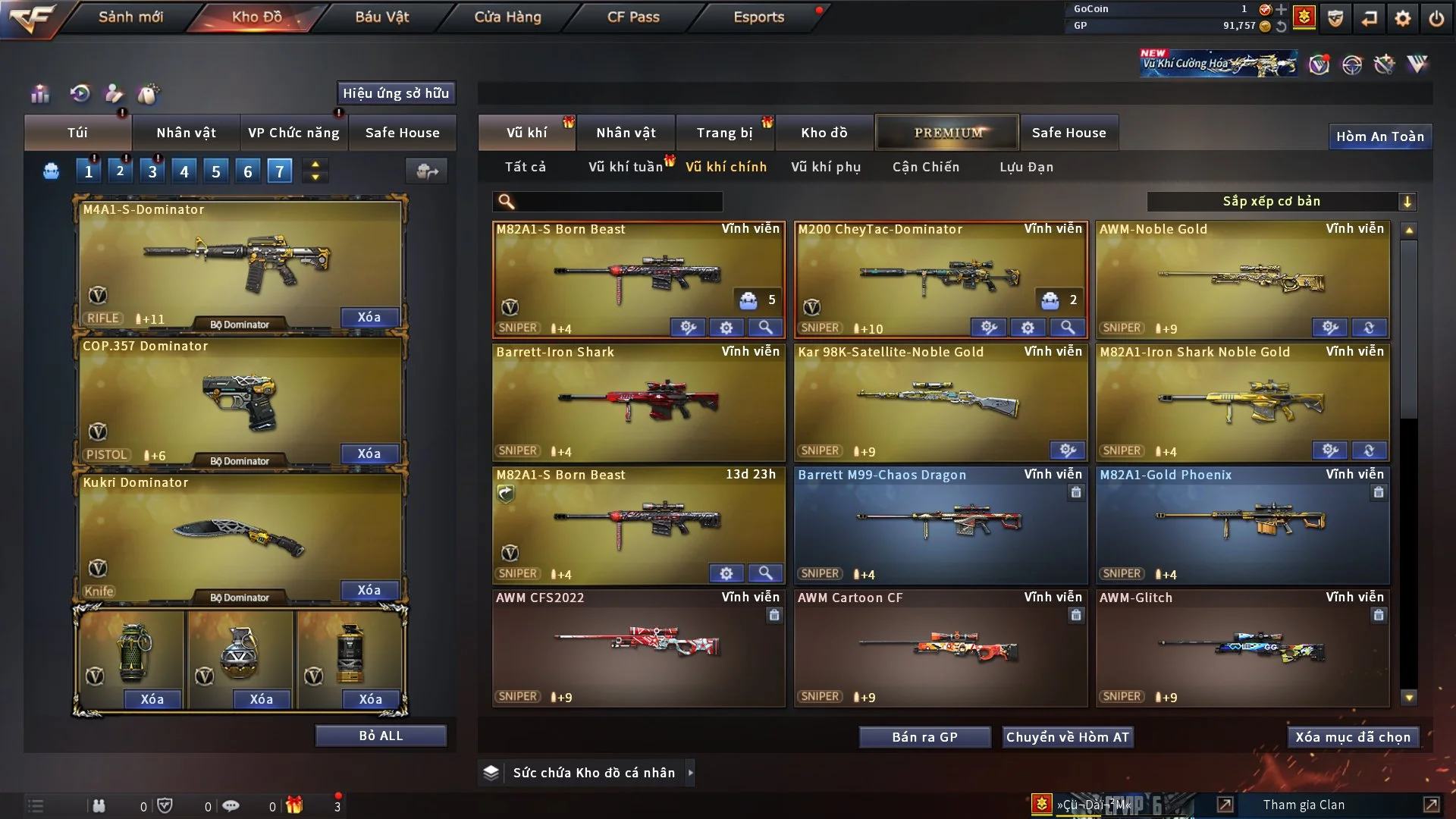1456x819 pixels.
Task: Switch to the Nhân vật inventory tab
Action: [x=626, y=133]
